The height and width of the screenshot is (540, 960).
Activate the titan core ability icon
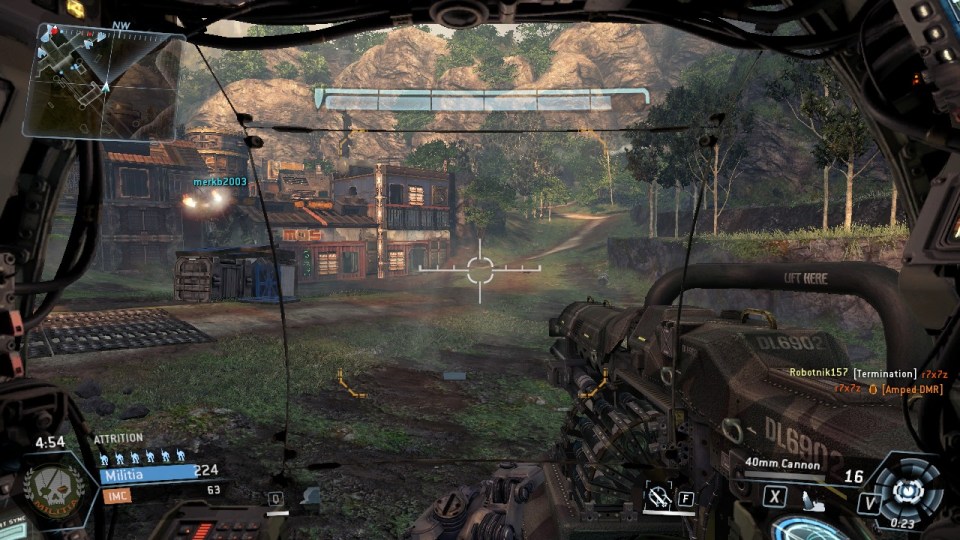[x=905, y=490]
